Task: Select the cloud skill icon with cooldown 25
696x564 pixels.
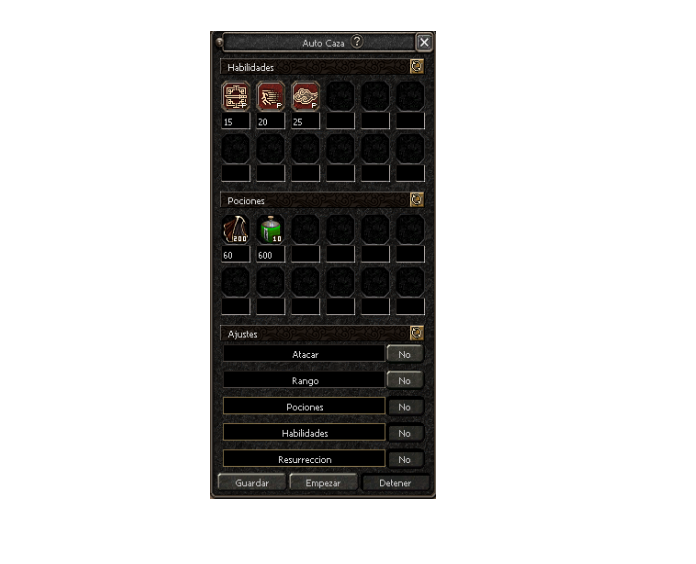Action: (305, 96)
